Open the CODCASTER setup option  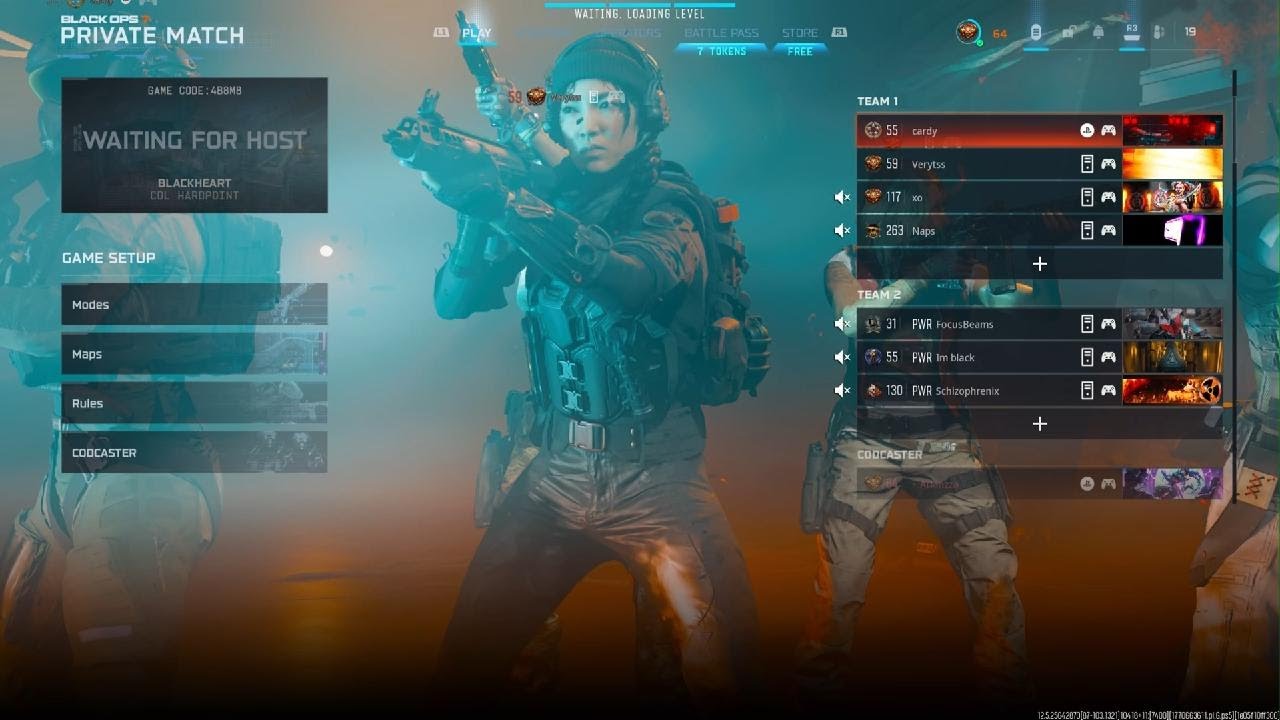click(194, 453)
